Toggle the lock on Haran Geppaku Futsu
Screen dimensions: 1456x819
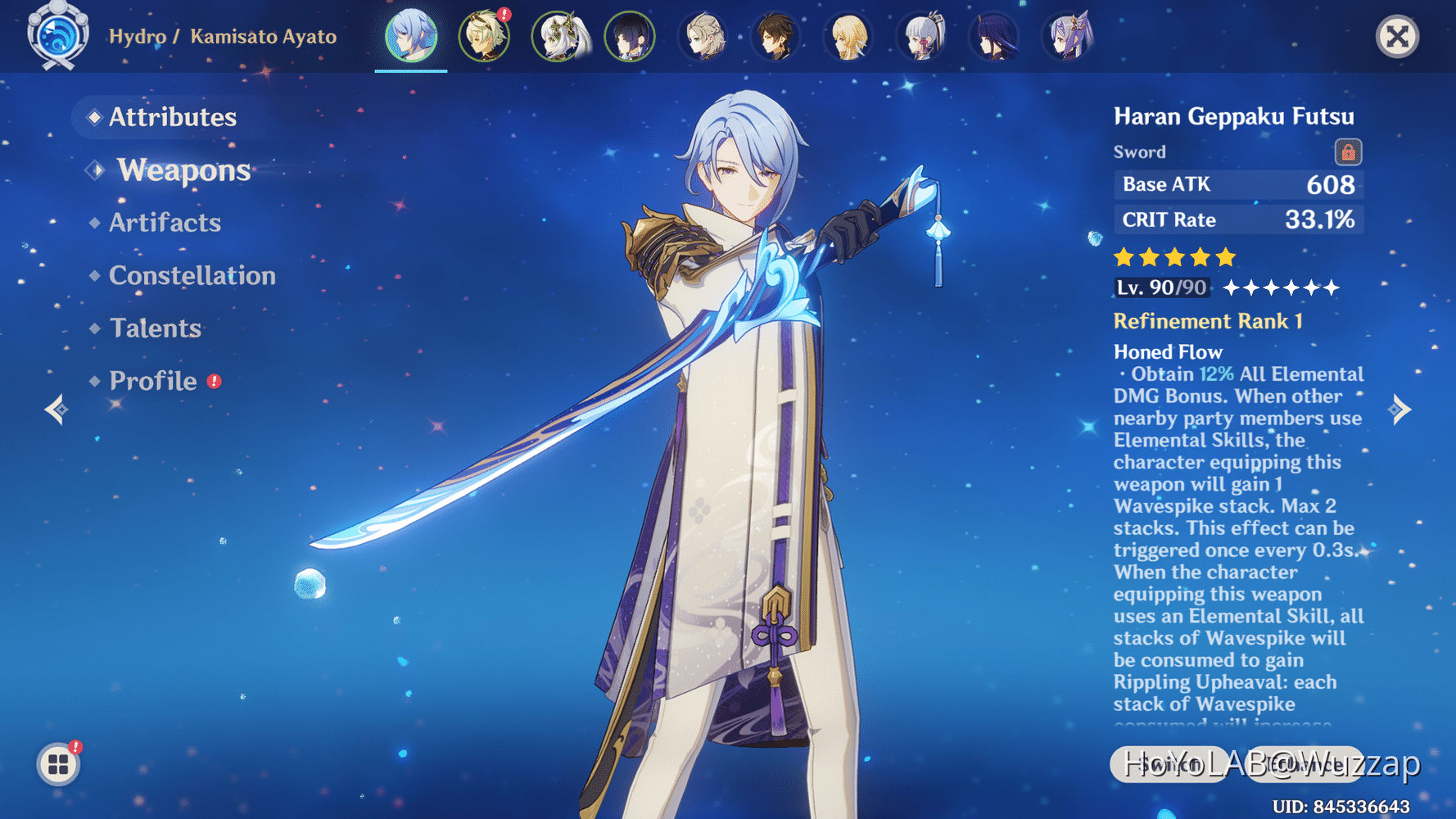[1348, 152]
